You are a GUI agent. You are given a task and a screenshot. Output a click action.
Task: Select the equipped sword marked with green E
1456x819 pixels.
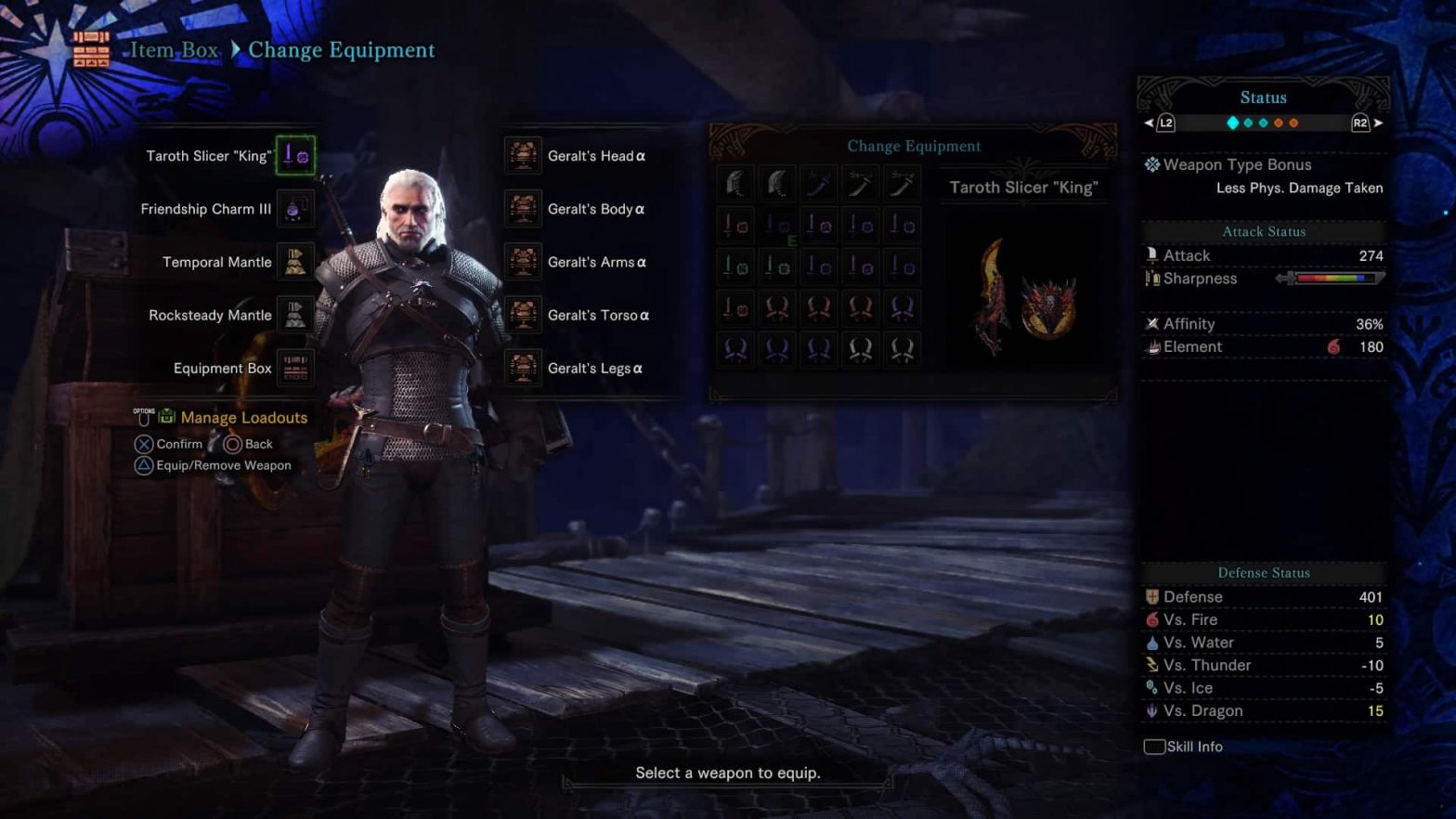tap(777, 225)
